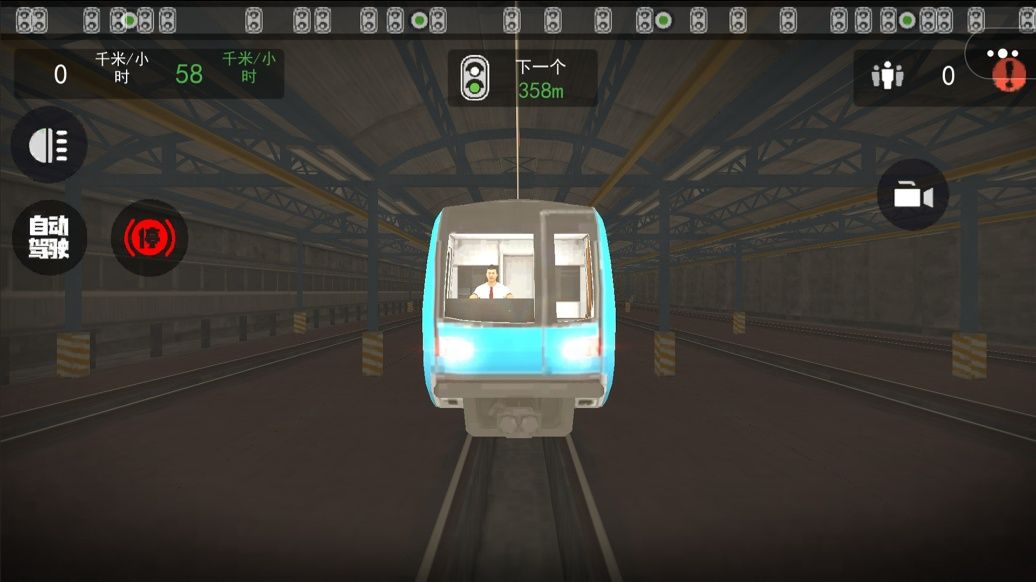Switch the camera view
Screen dimensions: 1036x582
(912, 195)
